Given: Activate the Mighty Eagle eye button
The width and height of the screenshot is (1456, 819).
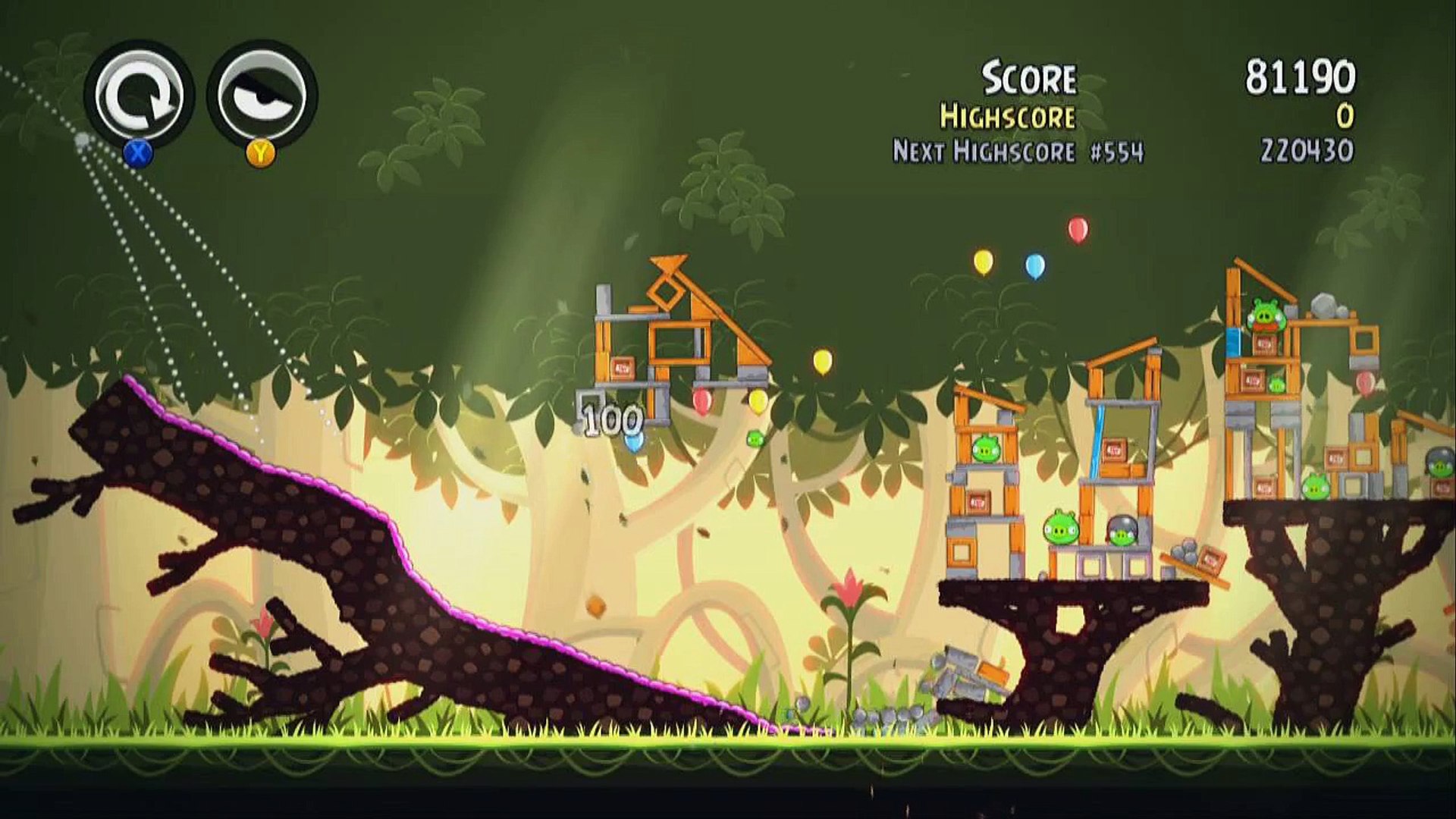Looking at the screenshot, I should pos(262,95).
